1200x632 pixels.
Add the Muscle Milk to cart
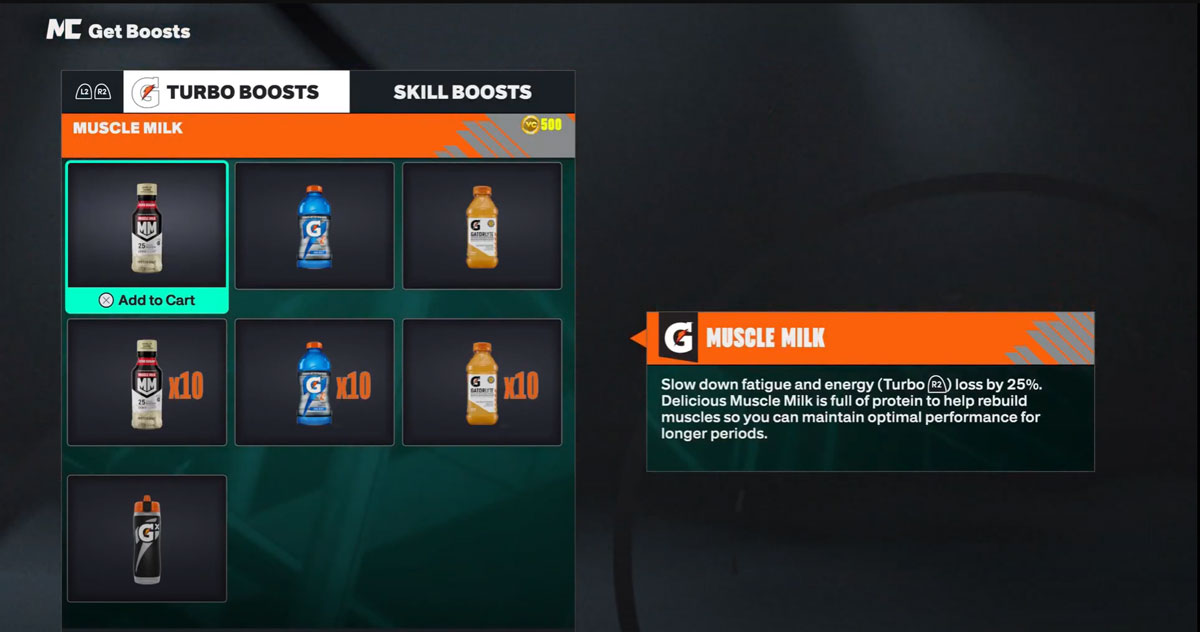tap(147, 300)
